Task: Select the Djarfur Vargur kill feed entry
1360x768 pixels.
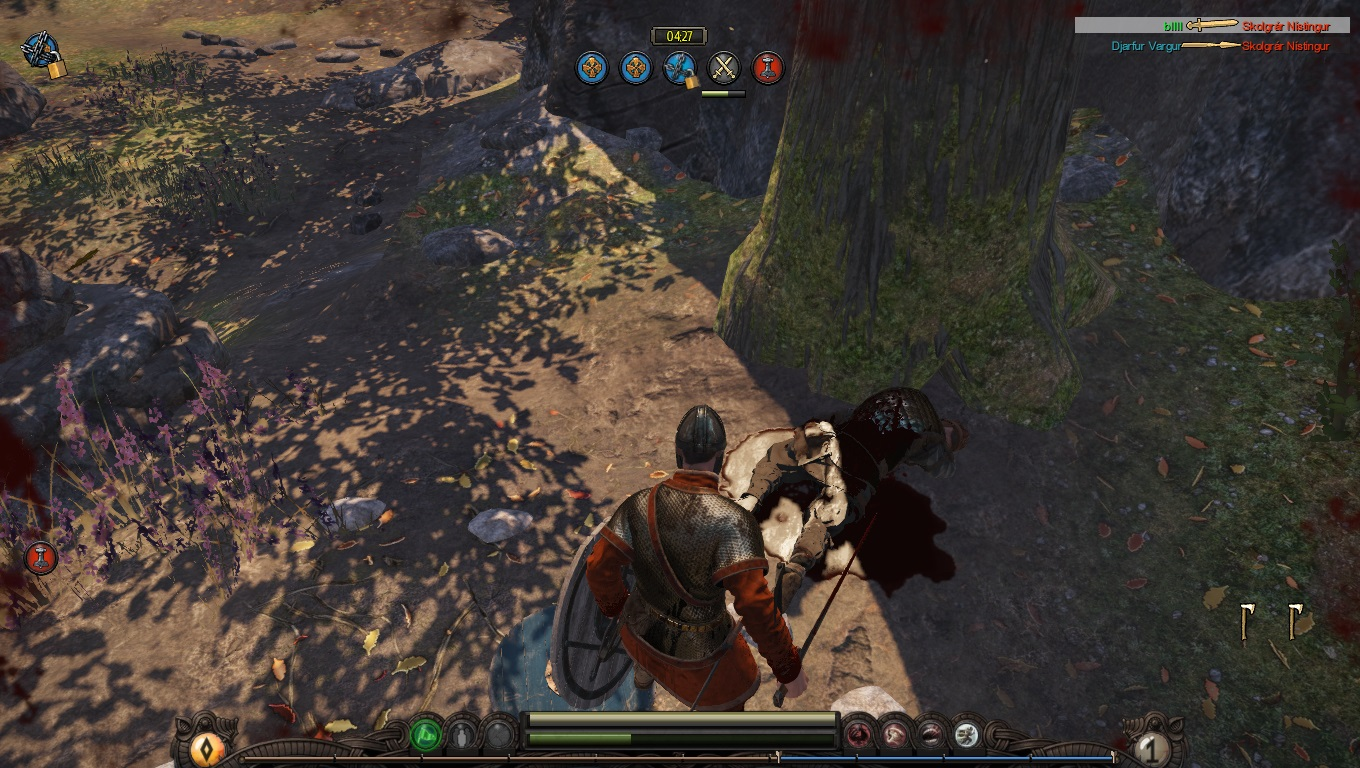Action: click(x=1220, y=46)
